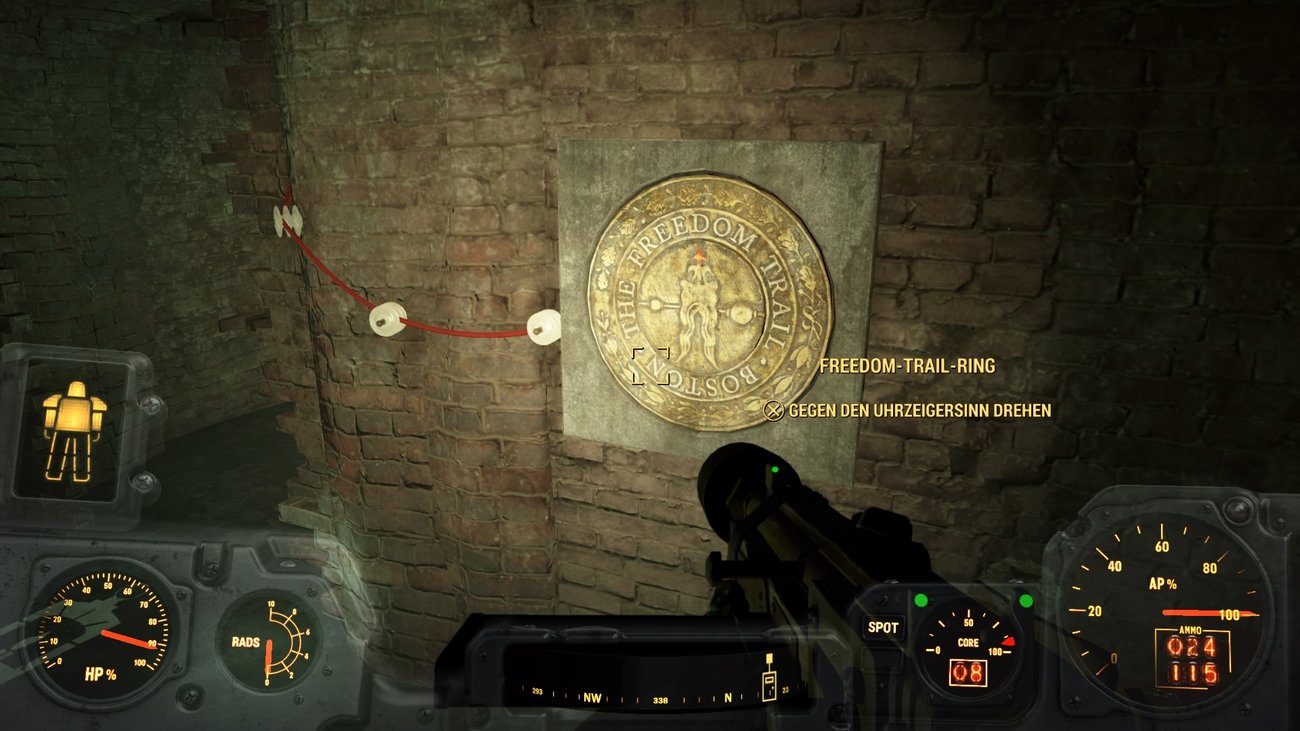1300x731 pixels.
Task: Toggle the right green status light
Action: (1025, 601)
